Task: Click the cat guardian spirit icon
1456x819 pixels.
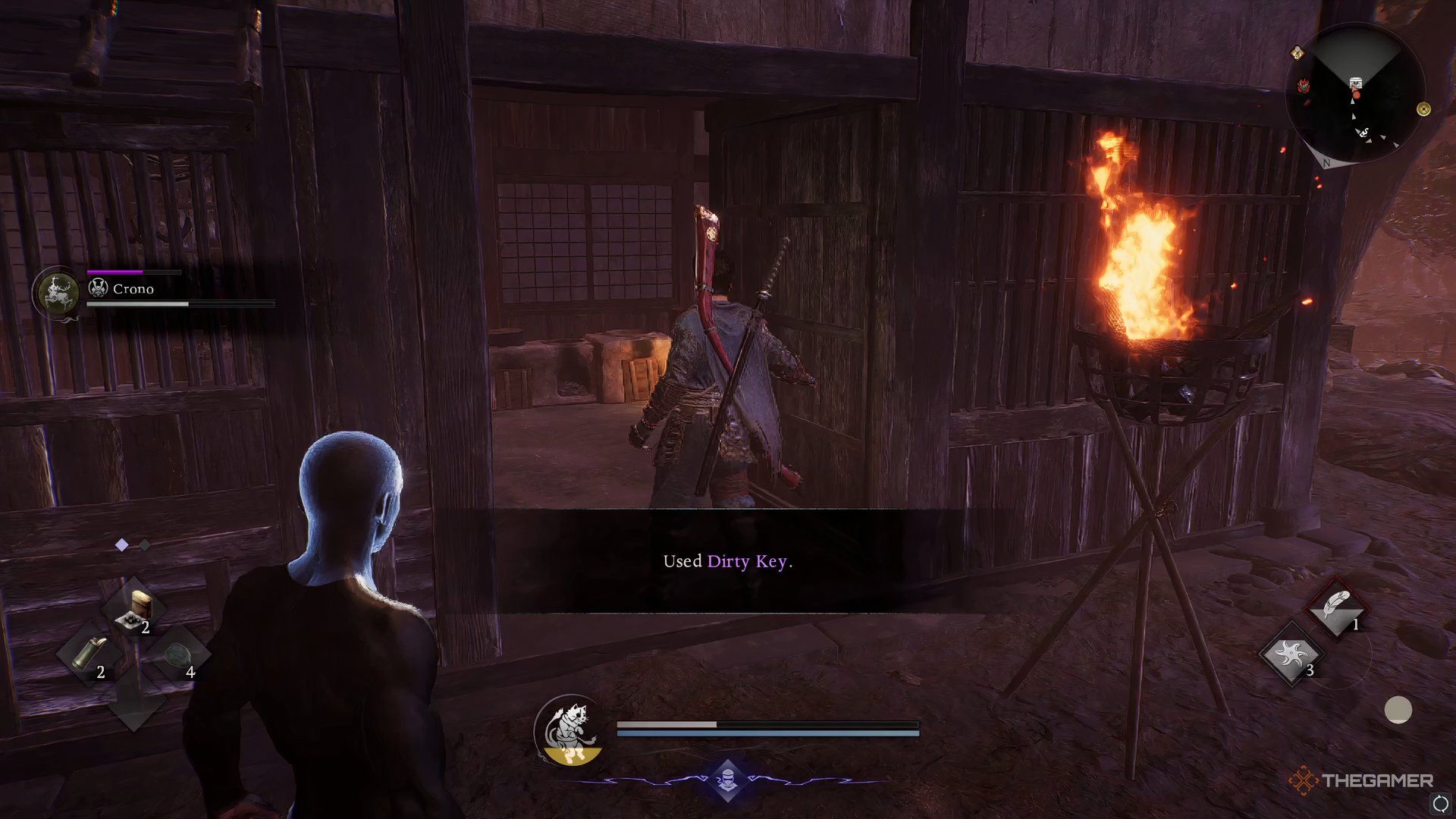Action: coord(570,730)
